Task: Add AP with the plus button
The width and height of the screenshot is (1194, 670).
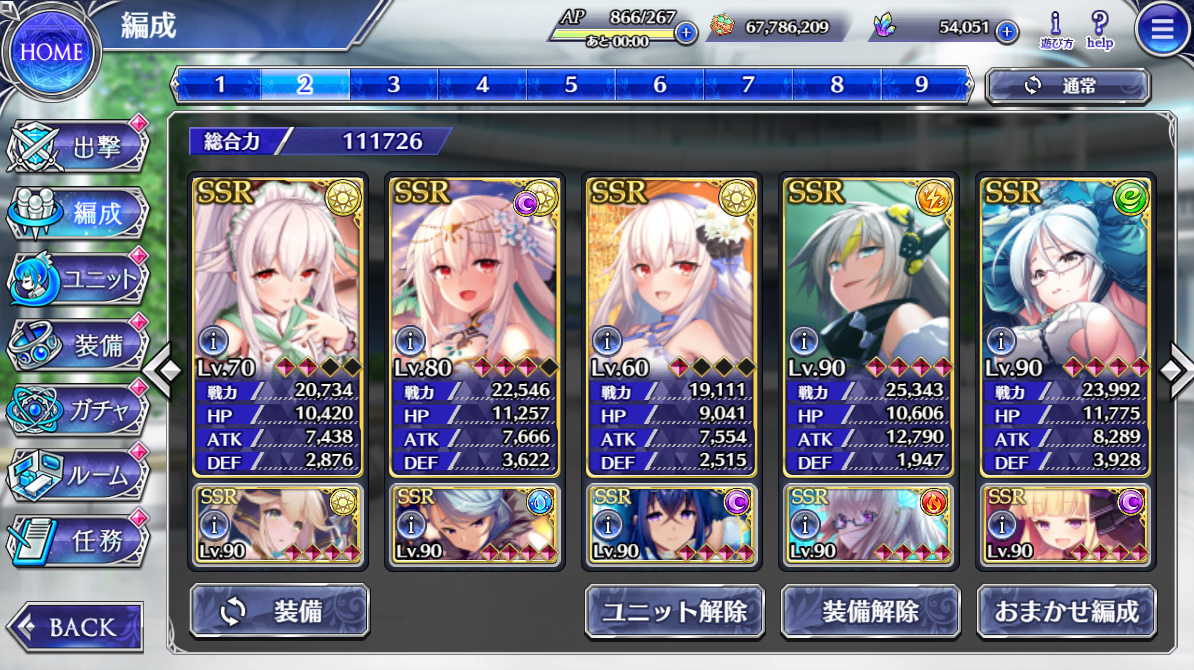Action: click(x=686, y=32)
